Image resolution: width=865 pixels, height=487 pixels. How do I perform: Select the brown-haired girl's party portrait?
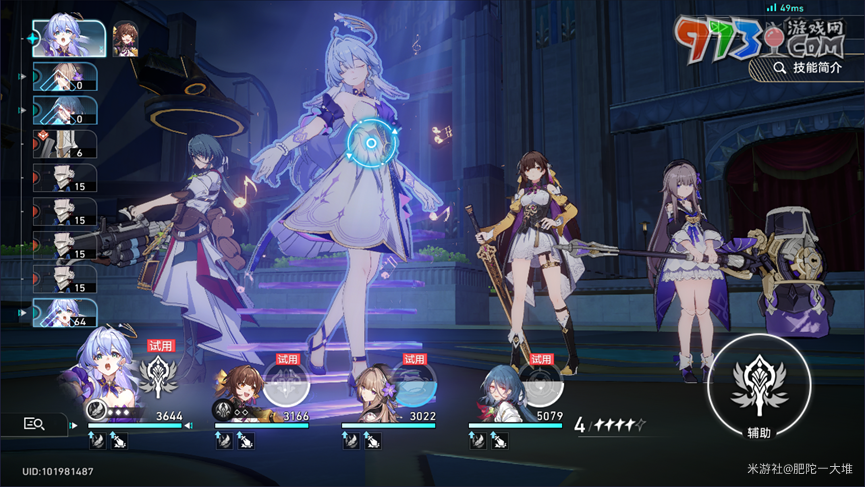pos(240,385)
